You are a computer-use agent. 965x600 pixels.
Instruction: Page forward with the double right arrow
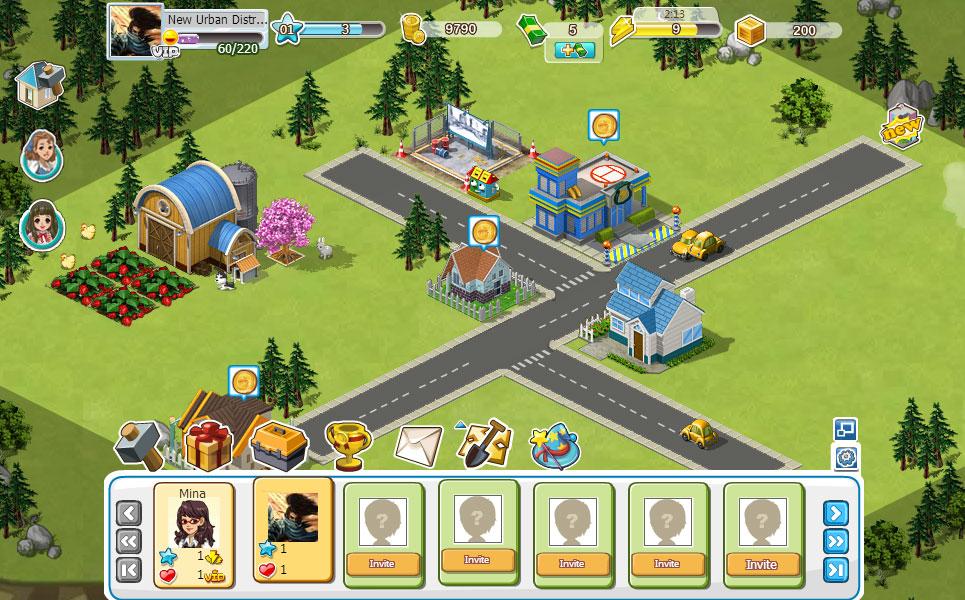pos(835,541)
